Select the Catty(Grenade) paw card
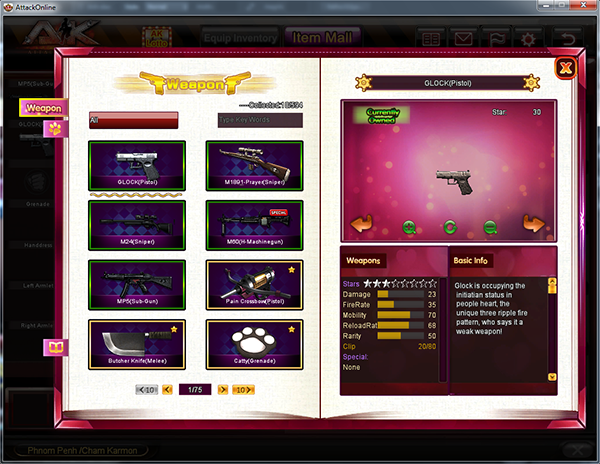This screenshot has width=600, height=464. click(254, 343)
